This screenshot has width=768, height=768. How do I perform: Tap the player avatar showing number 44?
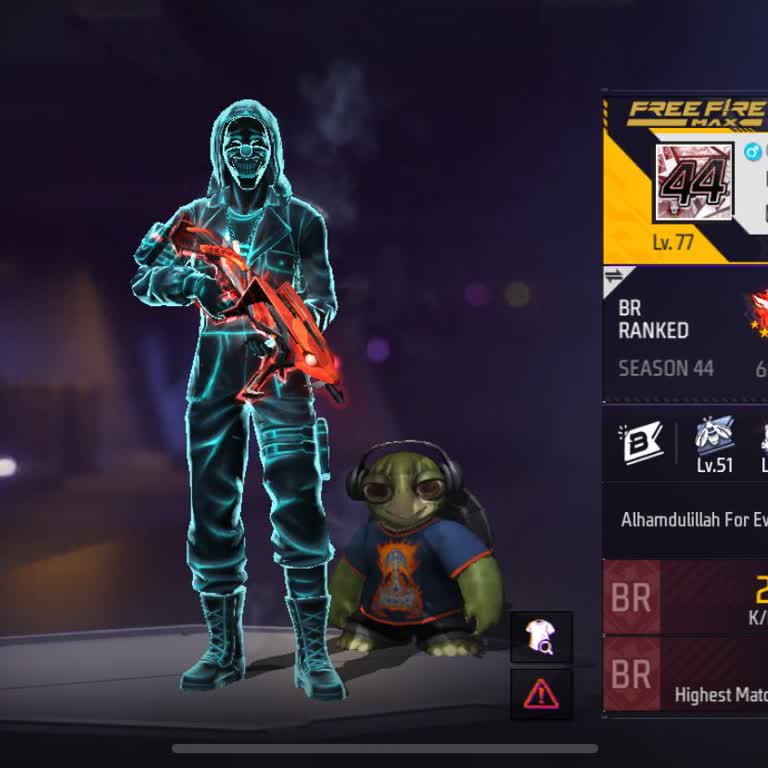point(694,182)
